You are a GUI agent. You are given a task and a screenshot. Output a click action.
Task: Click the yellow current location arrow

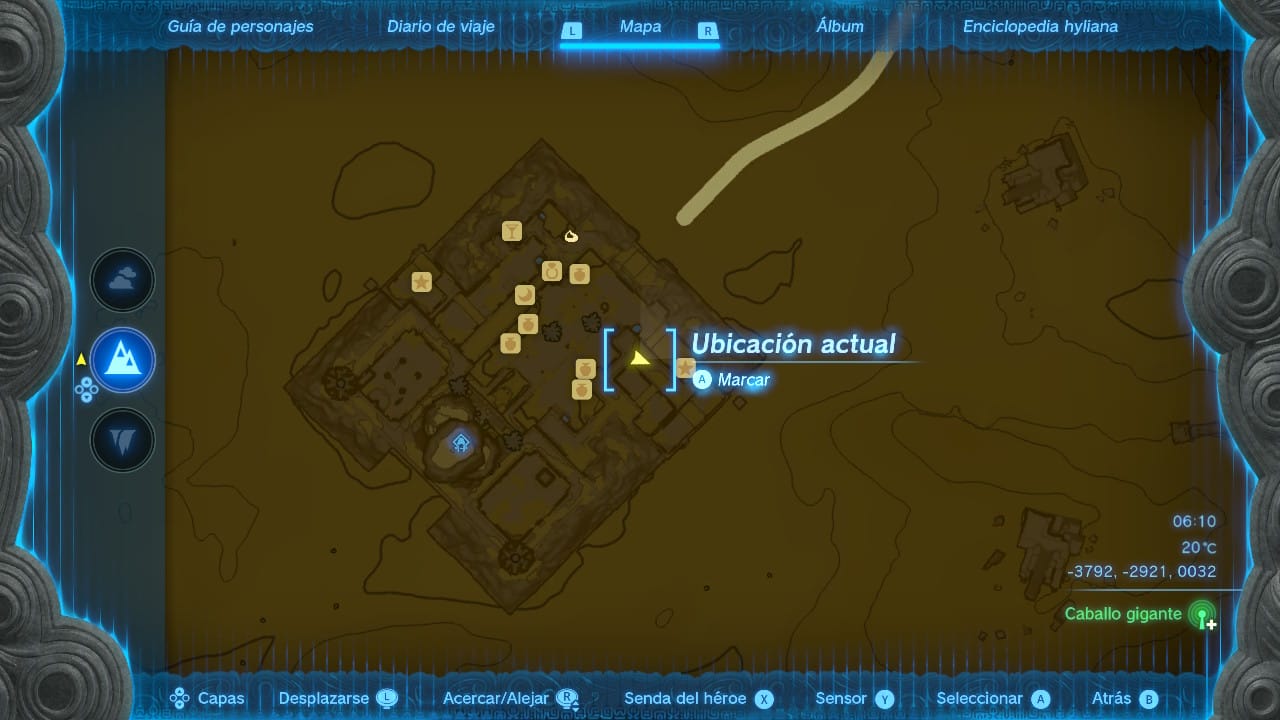[x=640, y=358]
